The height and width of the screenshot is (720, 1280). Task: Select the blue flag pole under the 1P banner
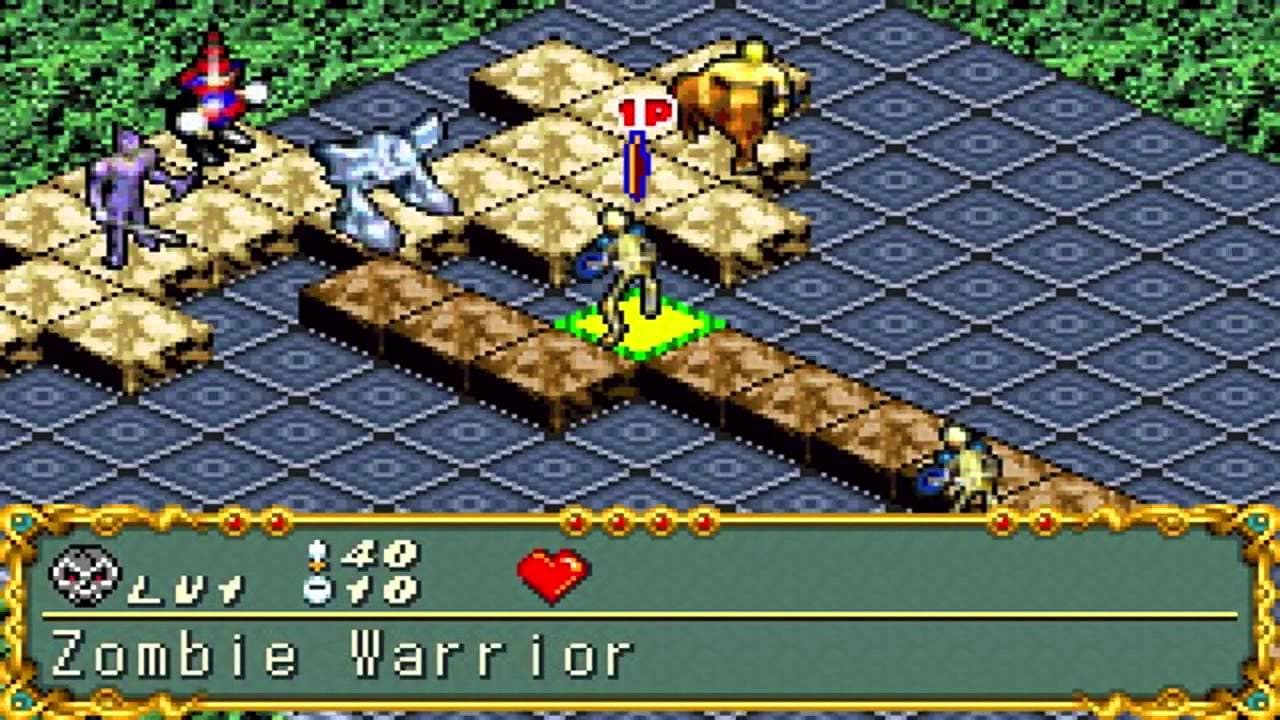(637, 163)
